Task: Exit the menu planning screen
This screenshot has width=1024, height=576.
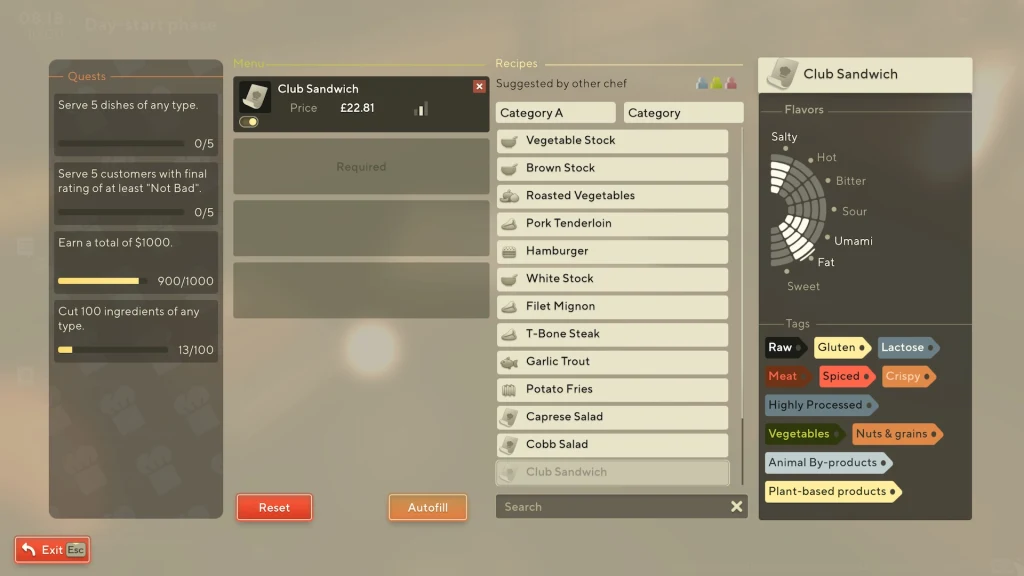Action: pyautogui.click(x=52, y=549)
